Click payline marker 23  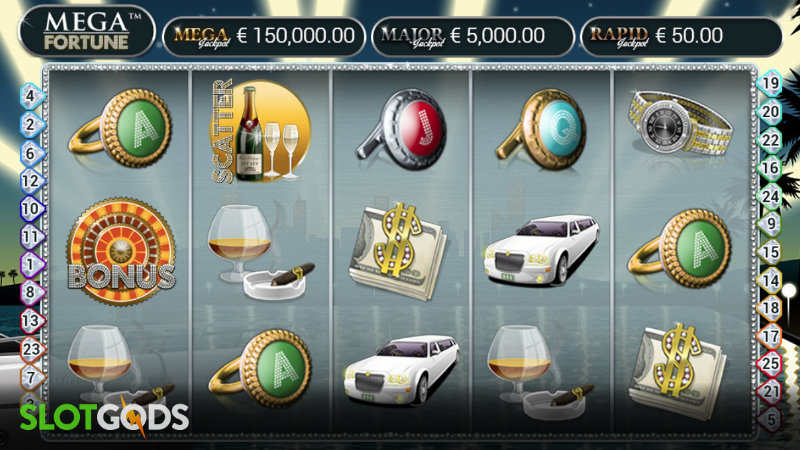(30, 349)
